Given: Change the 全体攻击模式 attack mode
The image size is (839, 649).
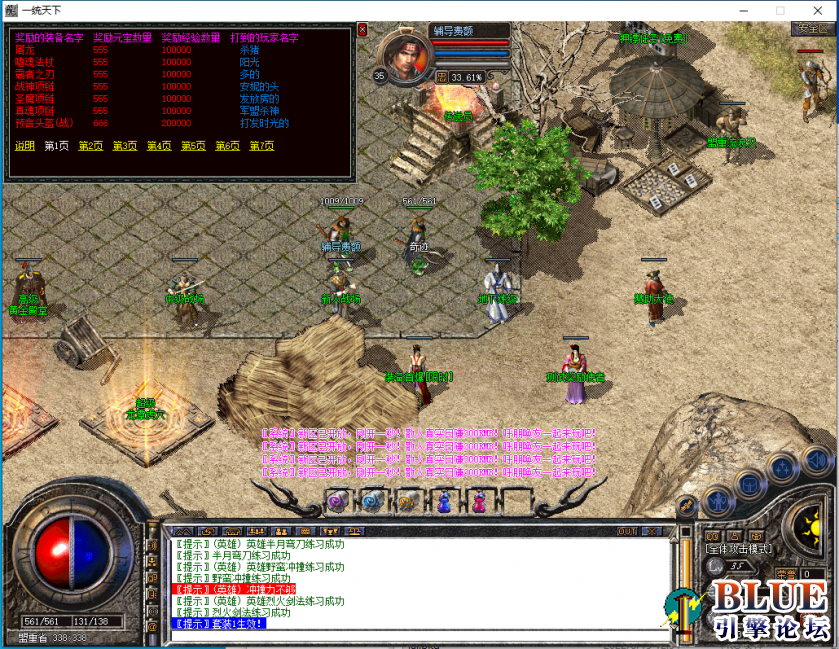Looking at the screenshot, I should 737,549.
